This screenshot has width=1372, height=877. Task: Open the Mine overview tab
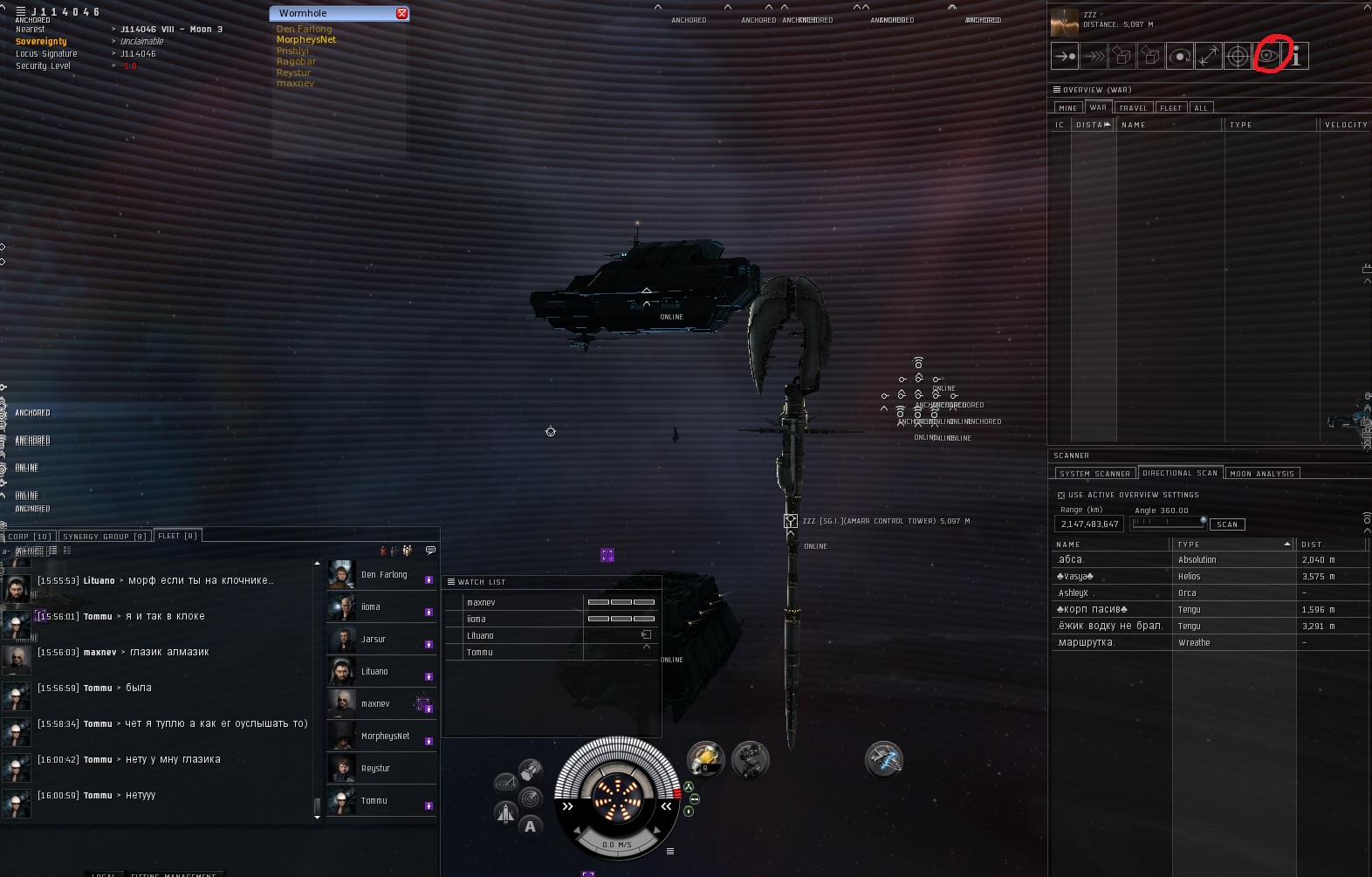click(x=1068, y=108)
